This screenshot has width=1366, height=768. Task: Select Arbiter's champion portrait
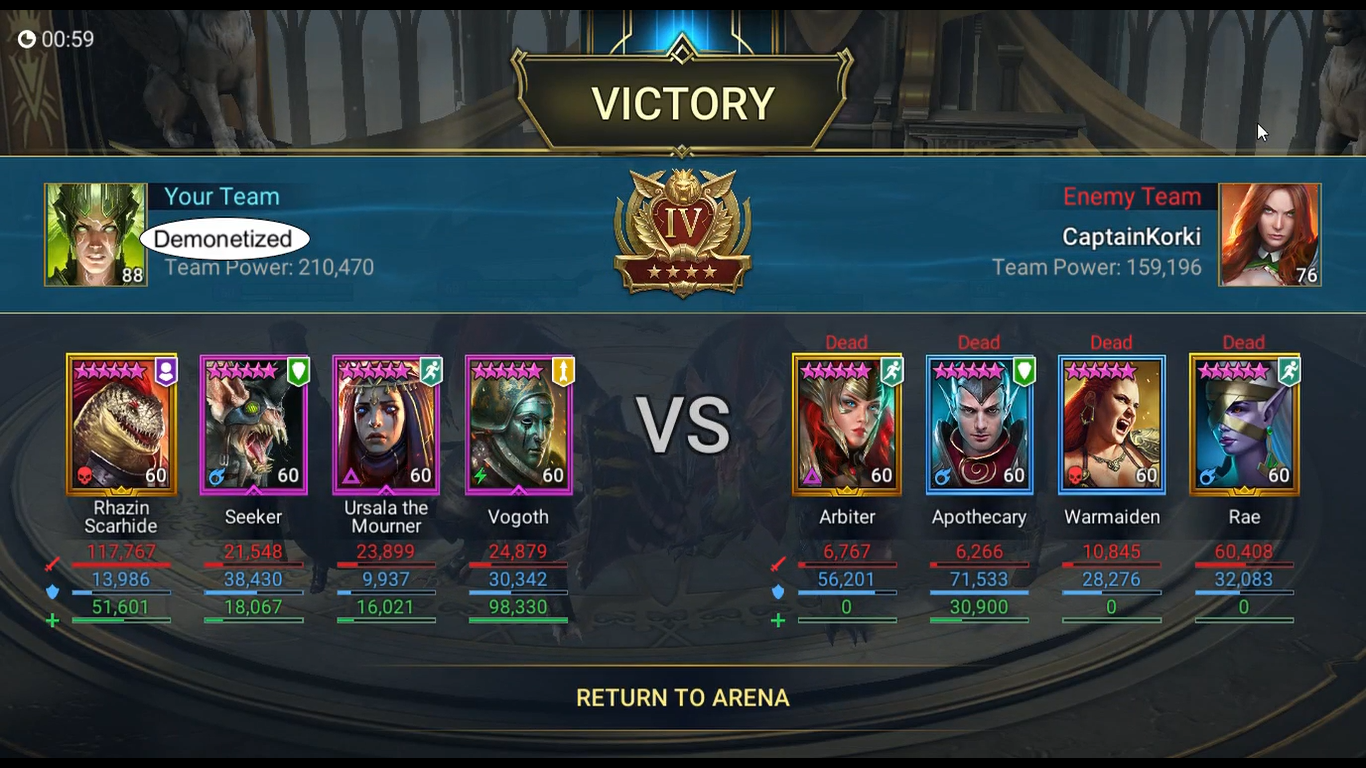pos(847,424)
